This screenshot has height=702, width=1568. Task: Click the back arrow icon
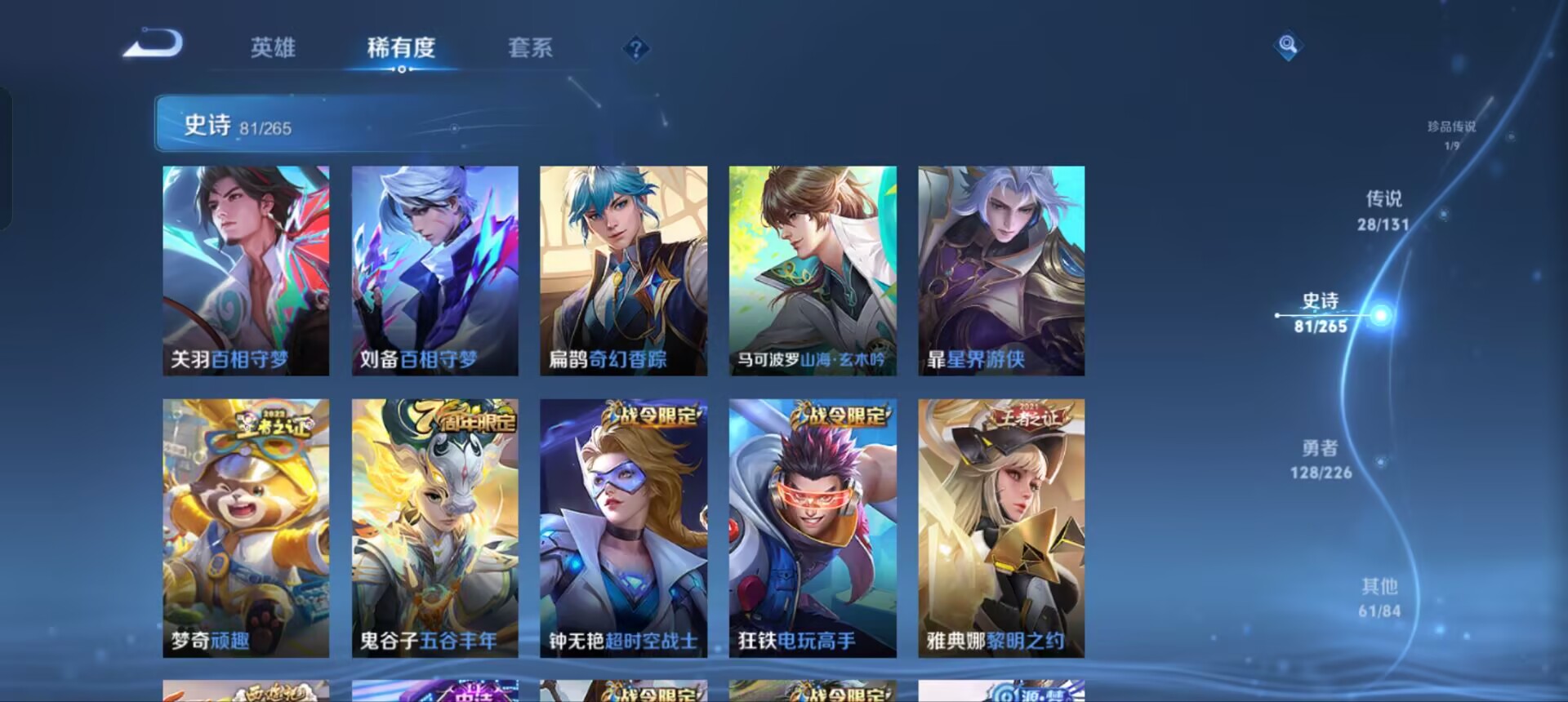(155, 47)
